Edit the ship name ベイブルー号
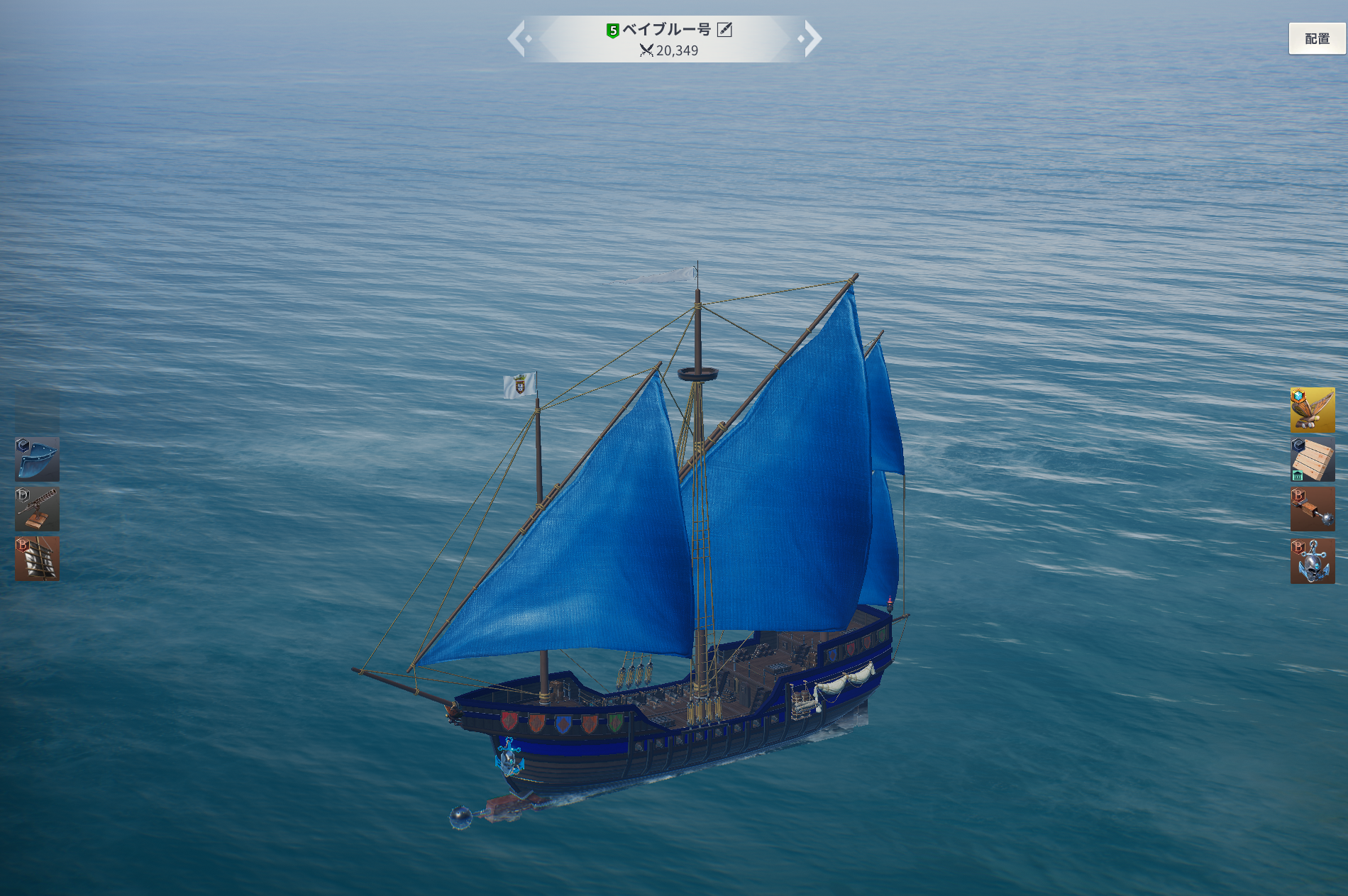1348x896 pixels. (x=724, y=29)
